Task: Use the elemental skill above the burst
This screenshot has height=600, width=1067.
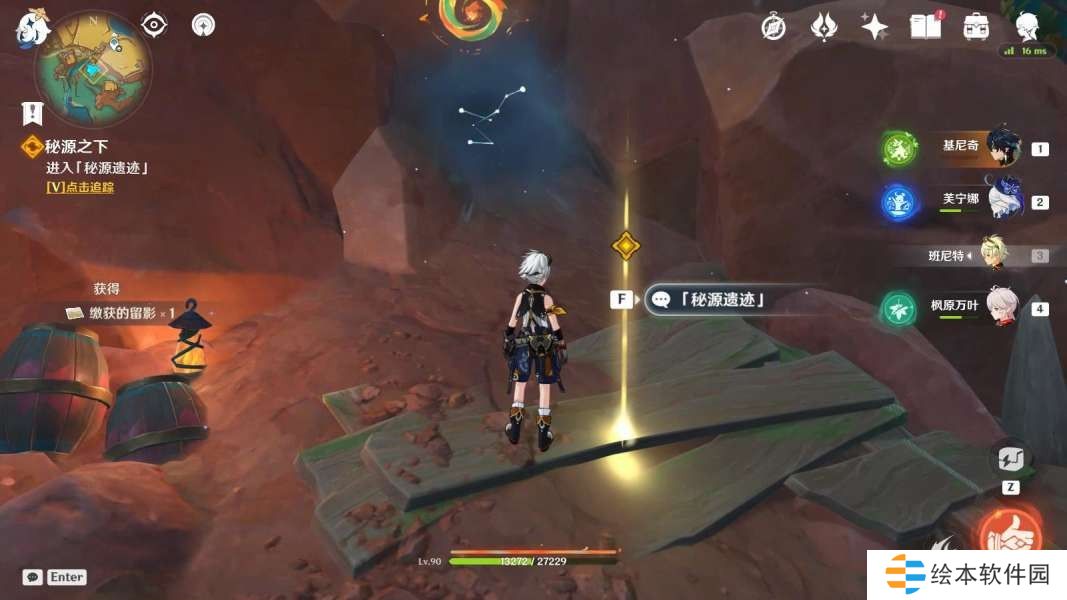Action: (1010, 461)
